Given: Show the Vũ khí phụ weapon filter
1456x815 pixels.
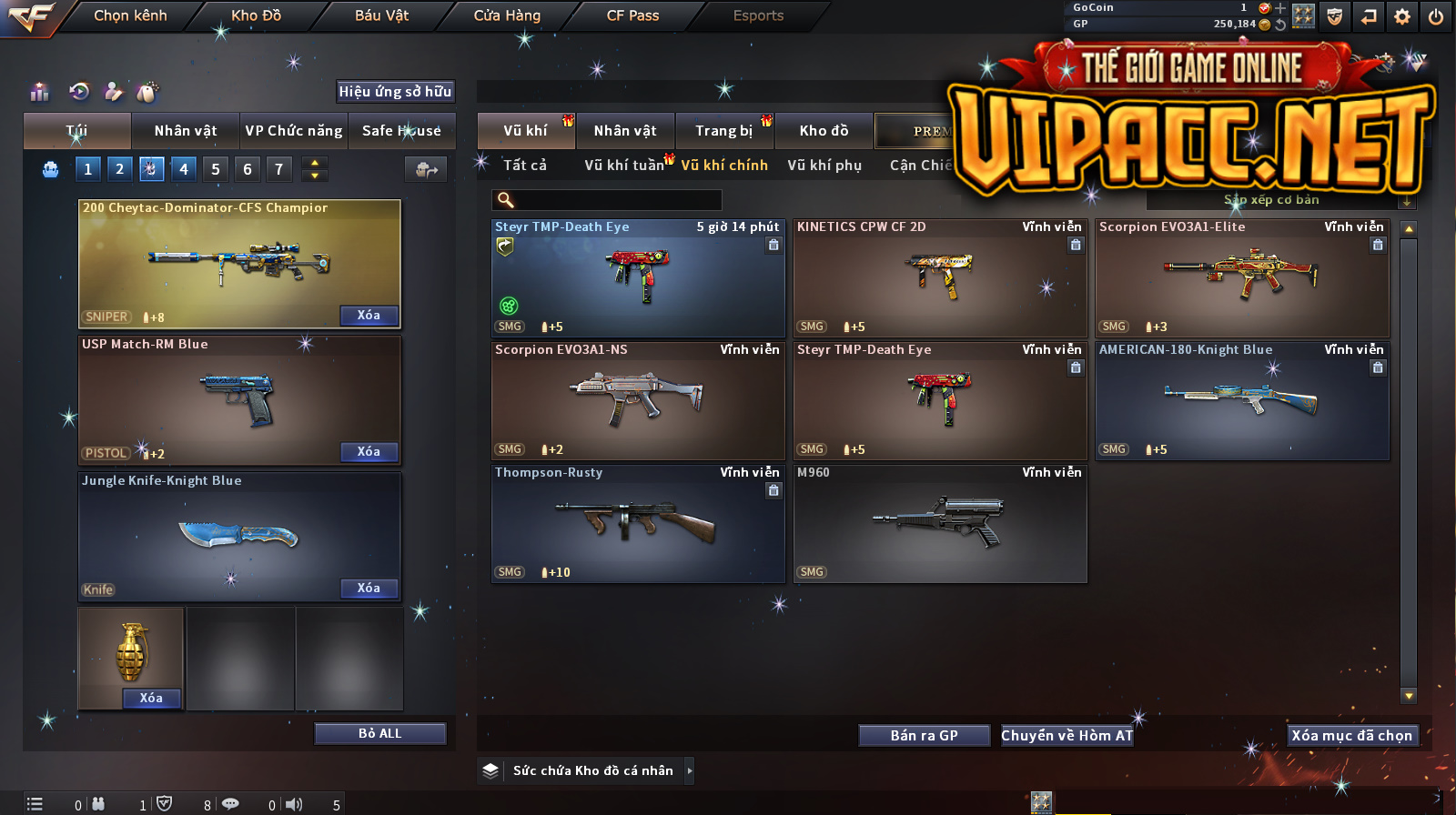Looking at the screenshot, I should [x=824, y=166].
